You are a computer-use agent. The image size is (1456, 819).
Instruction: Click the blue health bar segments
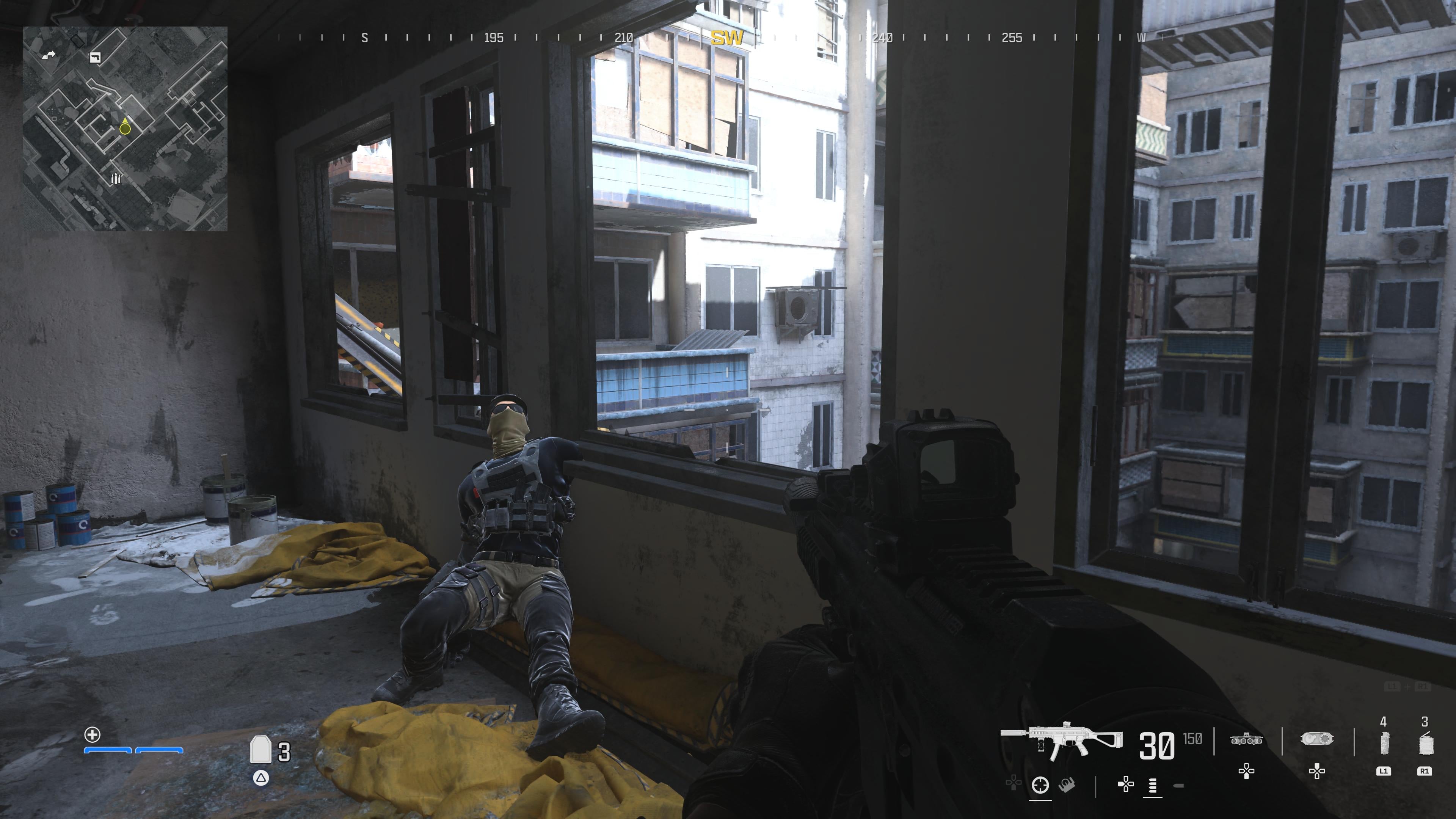133,751
